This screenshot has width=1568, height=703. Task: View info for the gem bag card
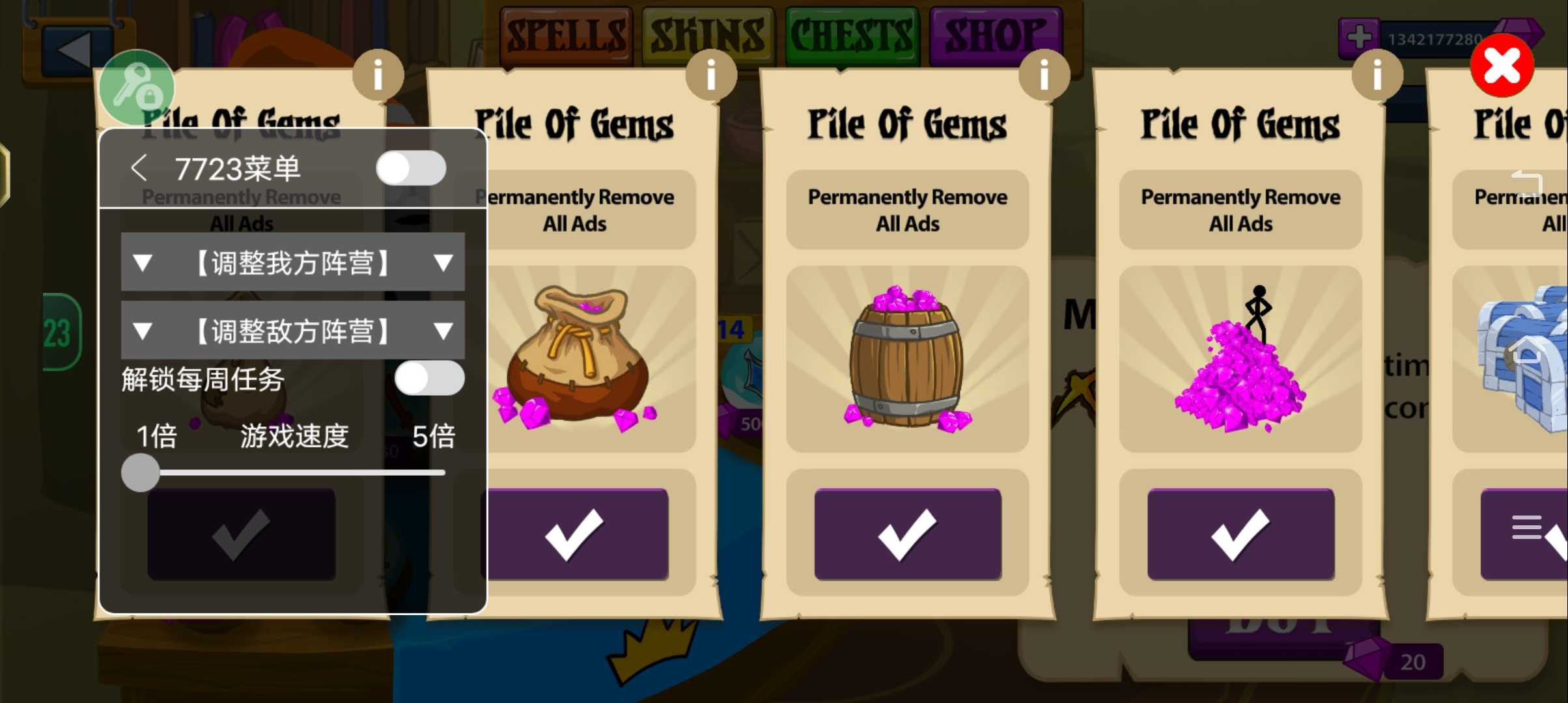click(711, 76)
